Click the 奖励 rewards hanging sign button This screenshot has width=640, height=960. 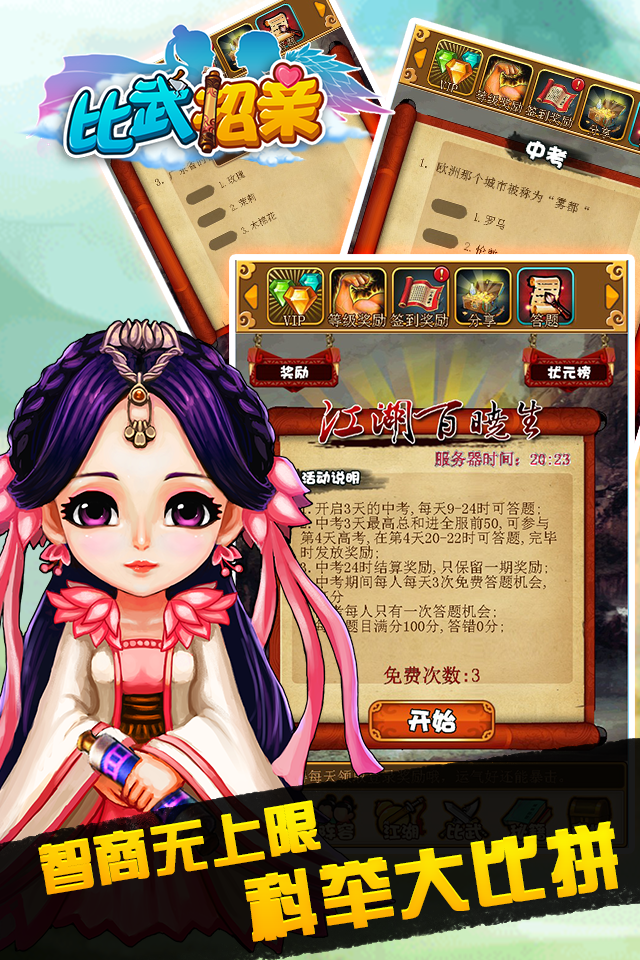click(293, 371)
